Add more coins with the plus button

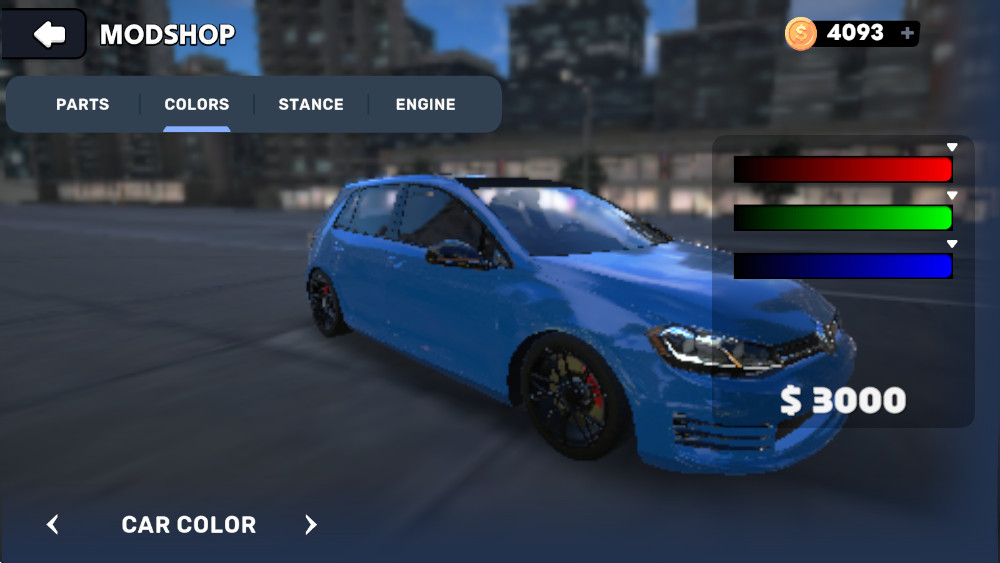(907, 33)
